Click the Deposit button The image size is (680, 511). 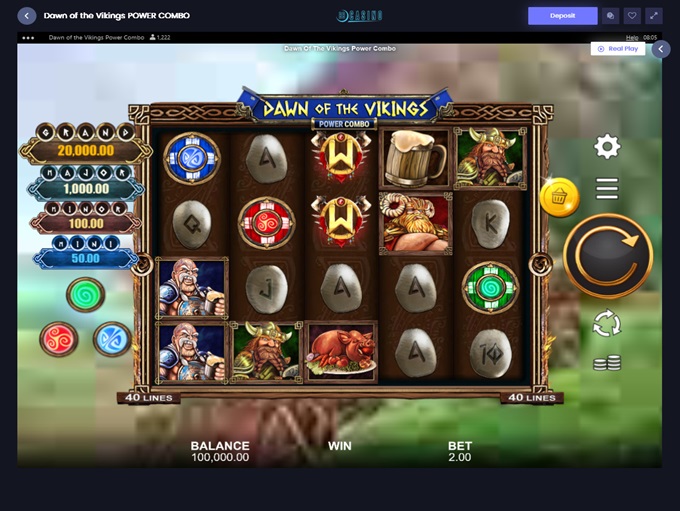coord(562,16)
